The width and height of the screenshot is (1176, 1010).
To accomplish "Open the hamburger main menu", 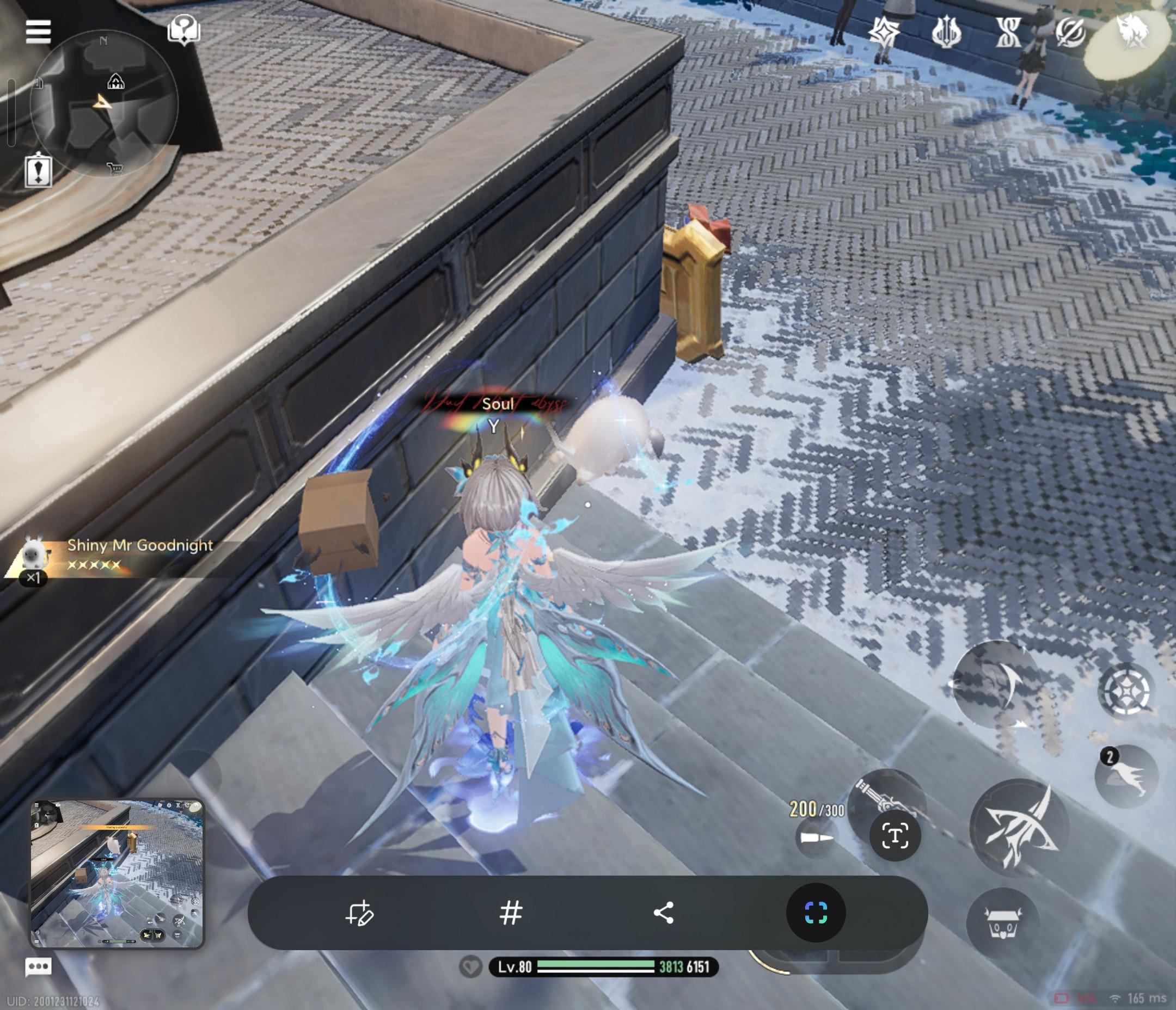I will [x=38, y=31].
